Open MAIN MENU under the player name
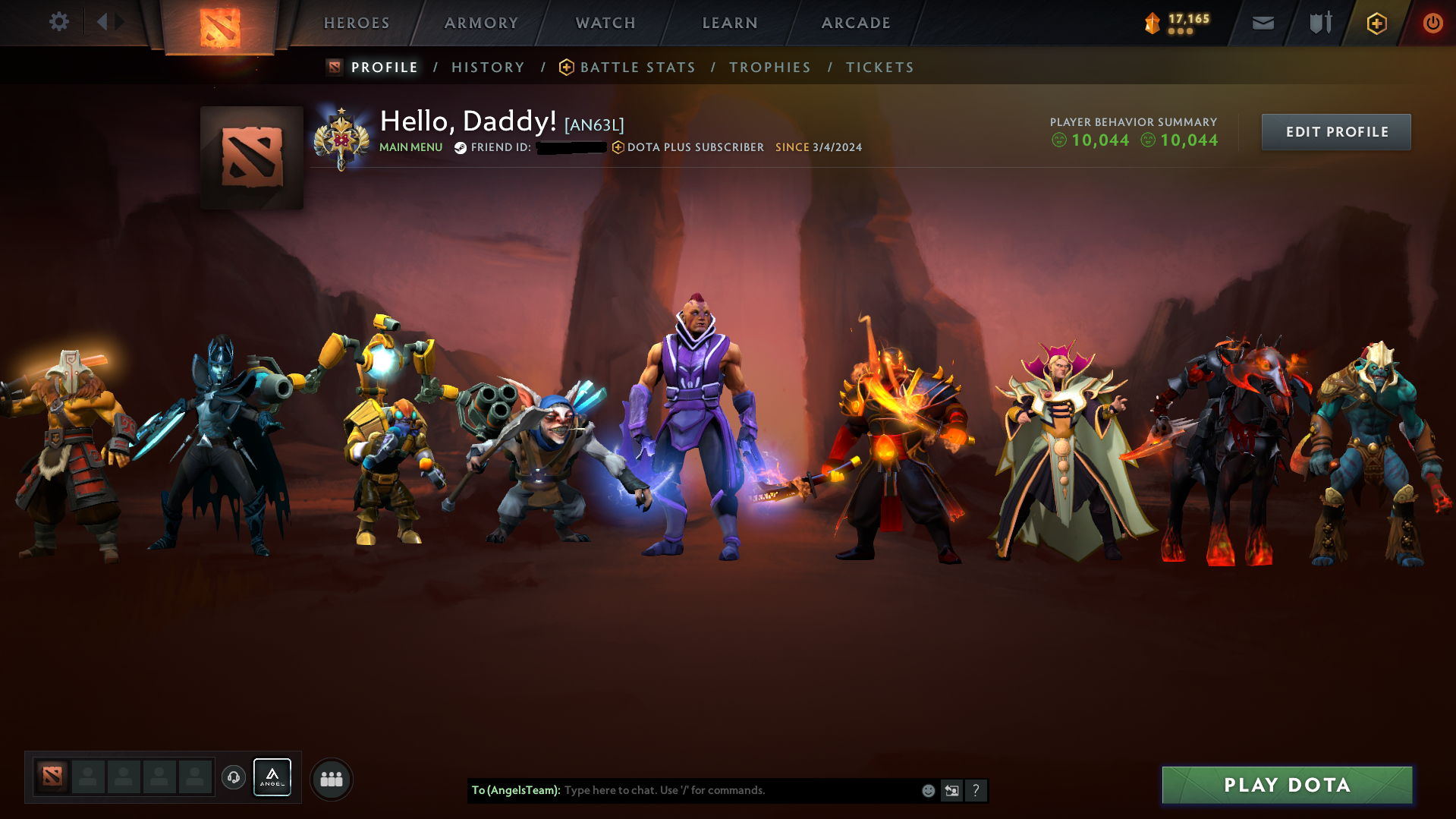The width and height of the screenshot is (1456, 819). pyautogui.click(x=410, y=147)
